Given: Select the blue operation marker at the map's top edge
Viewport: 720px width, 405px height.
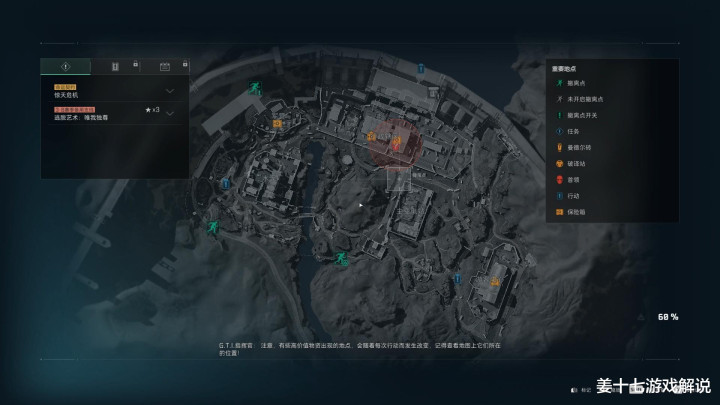Looking at the screenshot, I should click(x=421, y=69).
